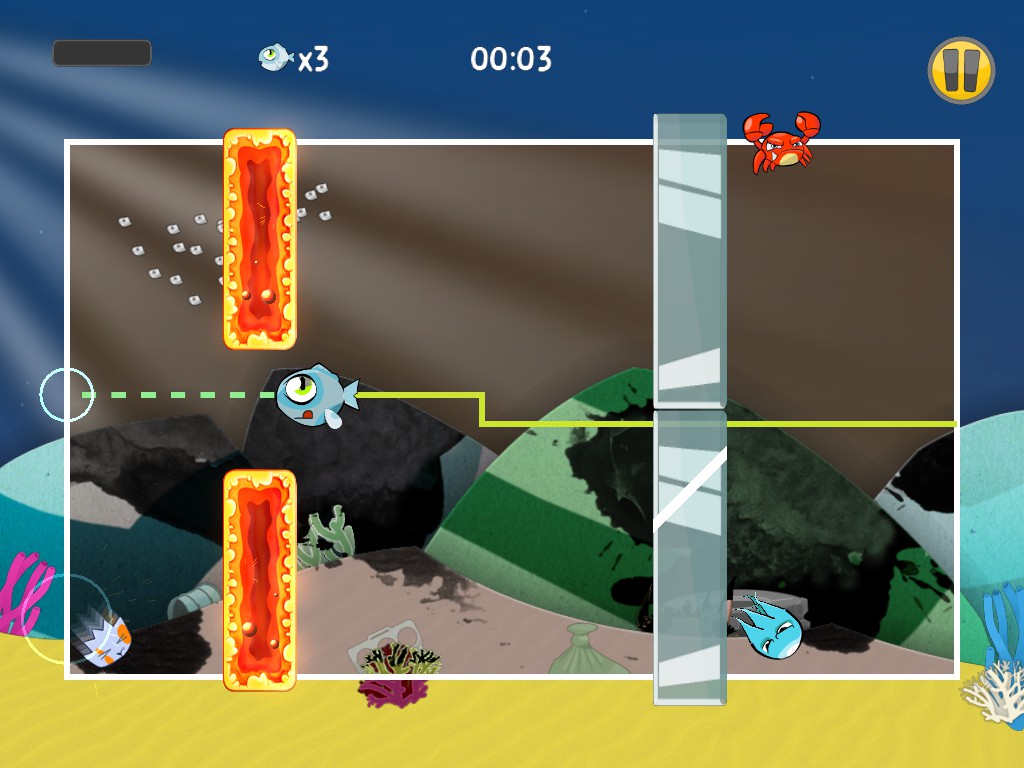Pause the game with the yellow button

(960, 70)
